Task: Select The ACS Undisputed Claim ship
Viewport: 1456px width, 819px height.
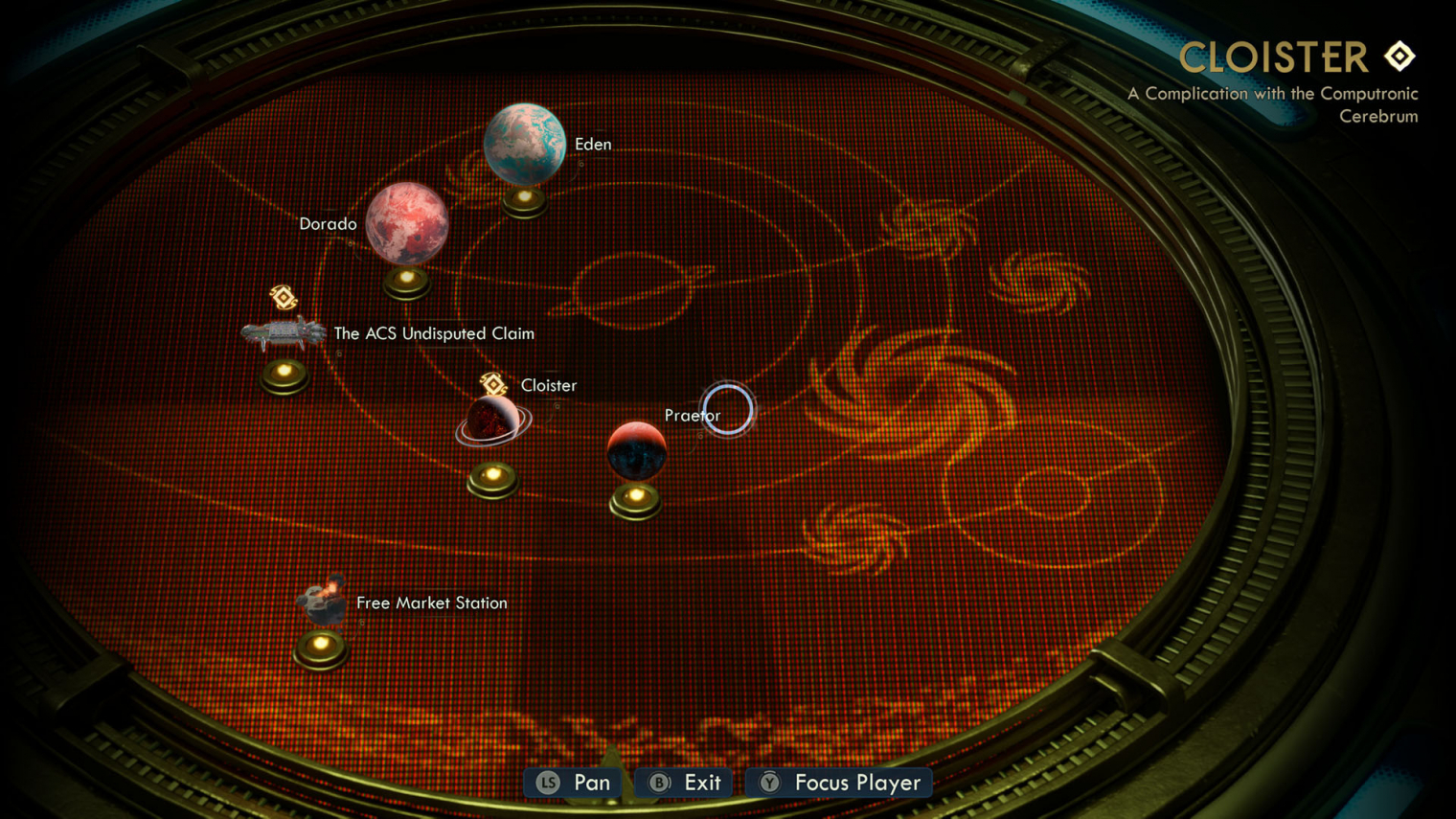Action: pyautogui.click(x=284, y=333)
